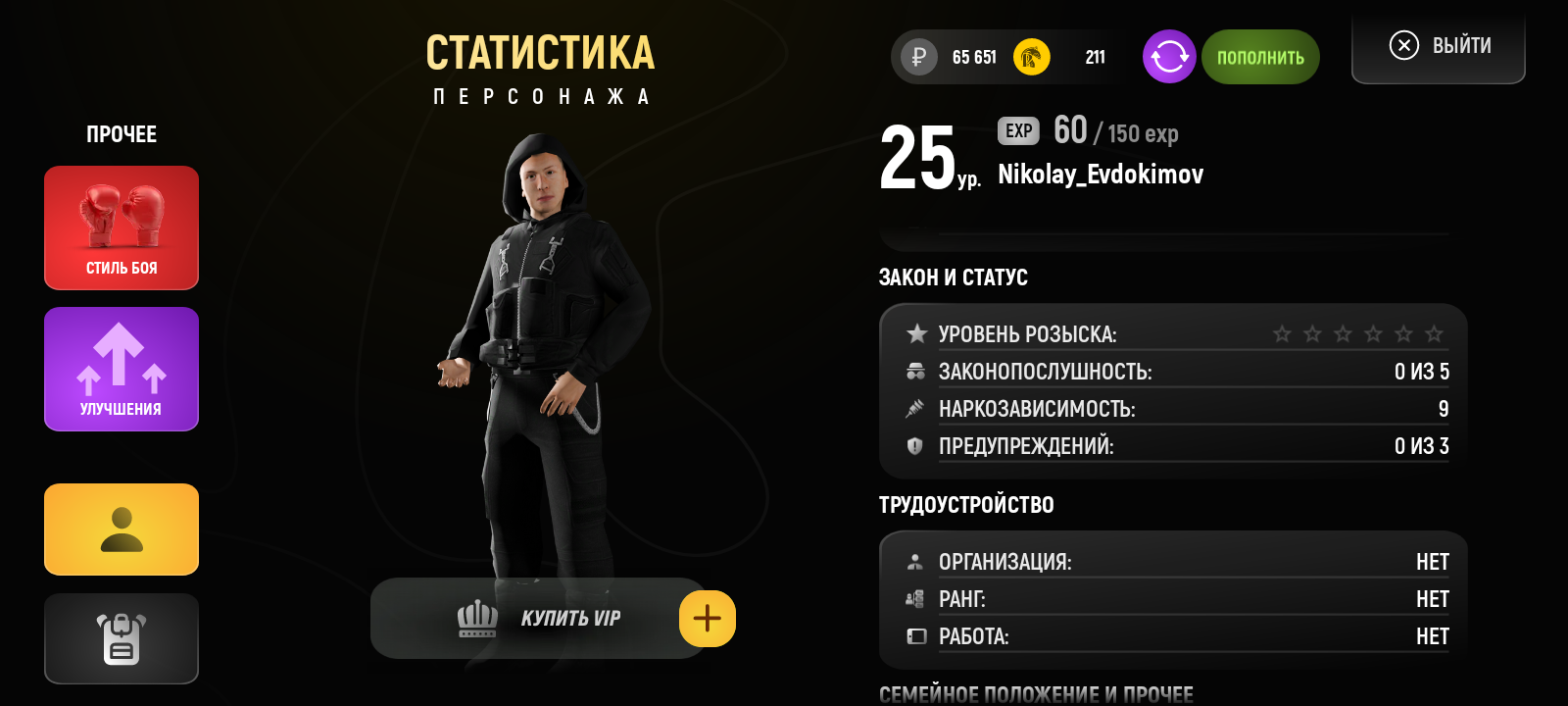Open the backpack inventory tab

[x=122, y=638]
